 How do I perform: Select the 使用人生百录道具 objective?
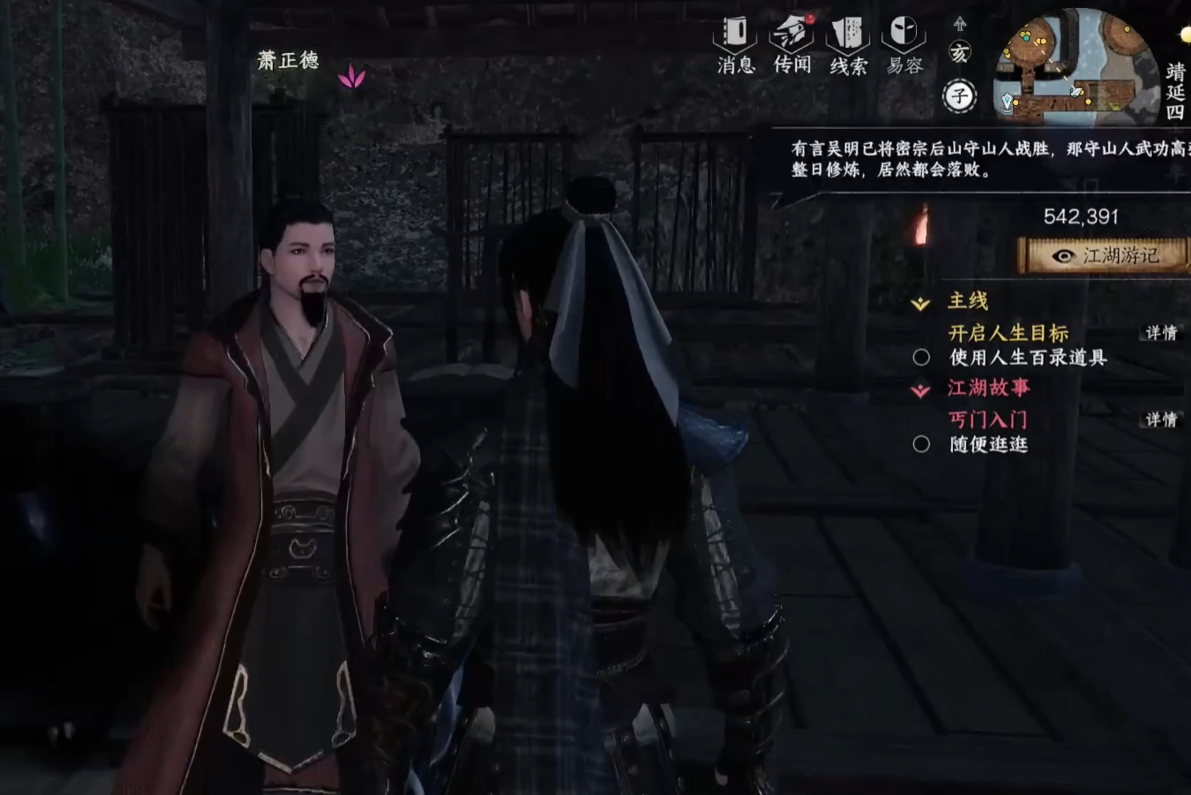(x=1027, y=358)
